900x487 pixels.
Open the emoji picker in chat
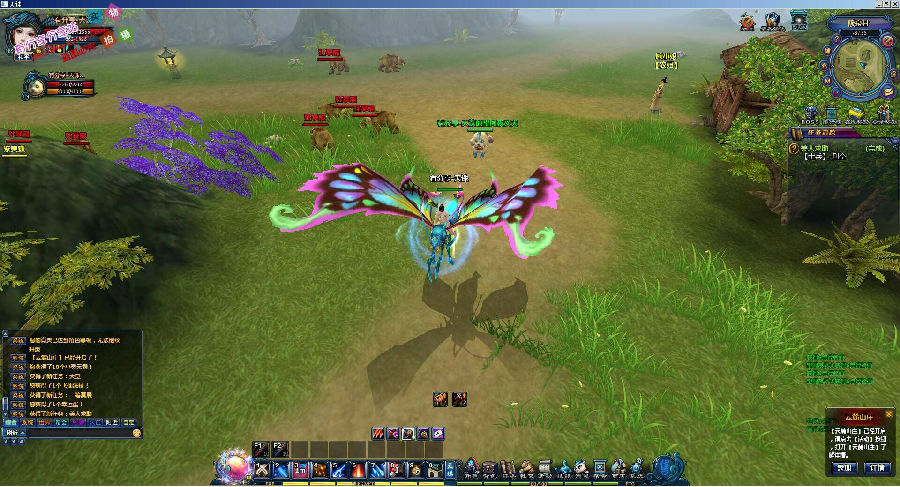pyautogui.click(x=137, y=434)
